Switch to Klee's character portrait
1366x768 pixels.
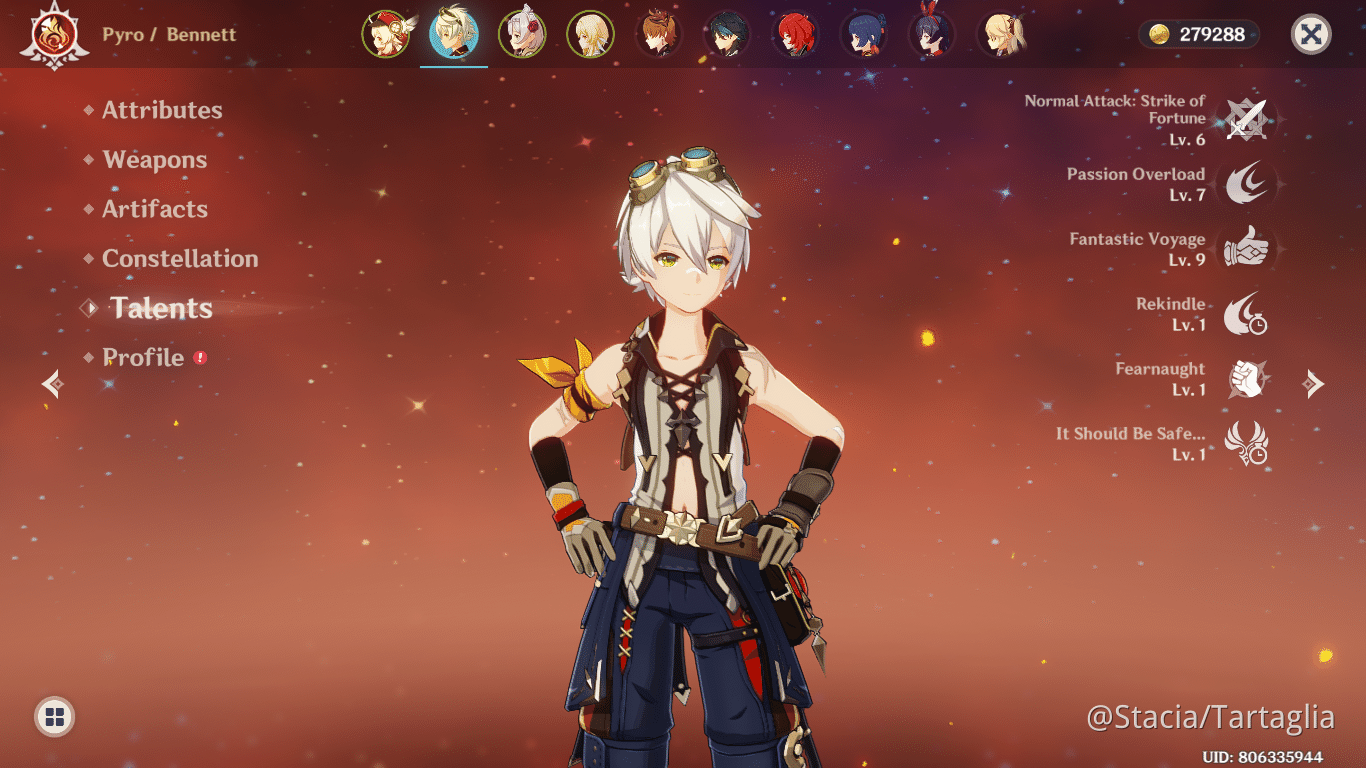[x=388, y=33]
